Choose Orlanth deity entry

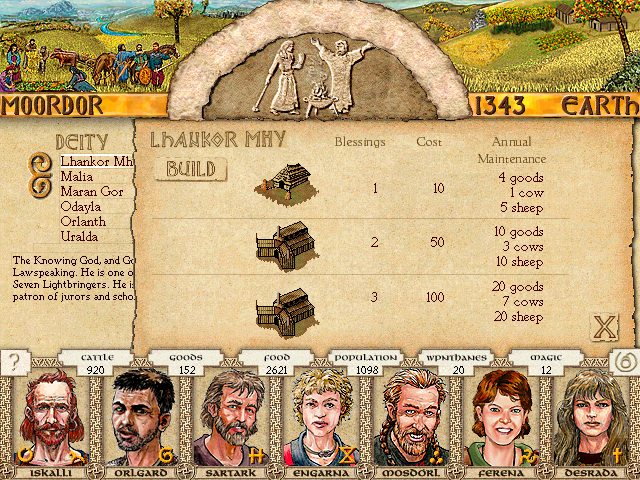[x=83, y=221]
